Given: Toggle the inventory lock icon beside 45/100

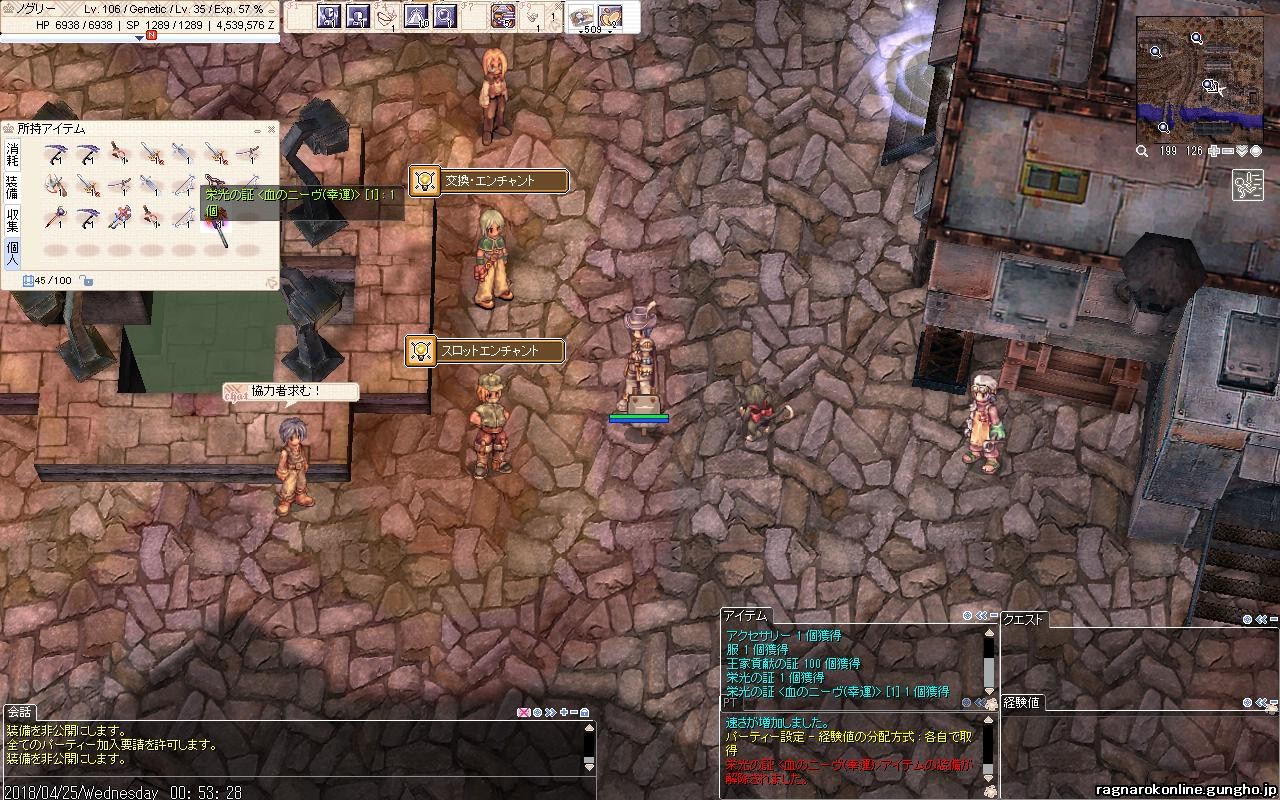Looking at the screenshot, I should pyautogui.click(x=87, y=281).
